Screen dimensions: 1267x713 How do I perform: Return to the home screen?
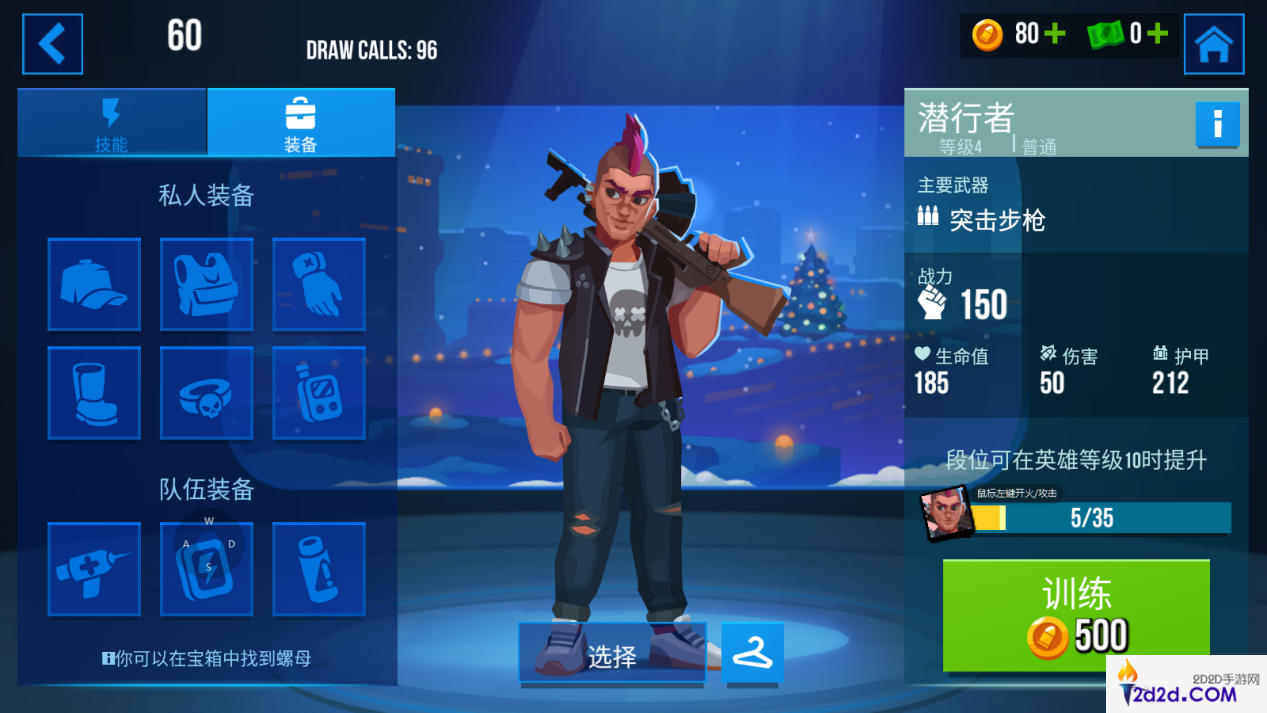point(1213,44)
